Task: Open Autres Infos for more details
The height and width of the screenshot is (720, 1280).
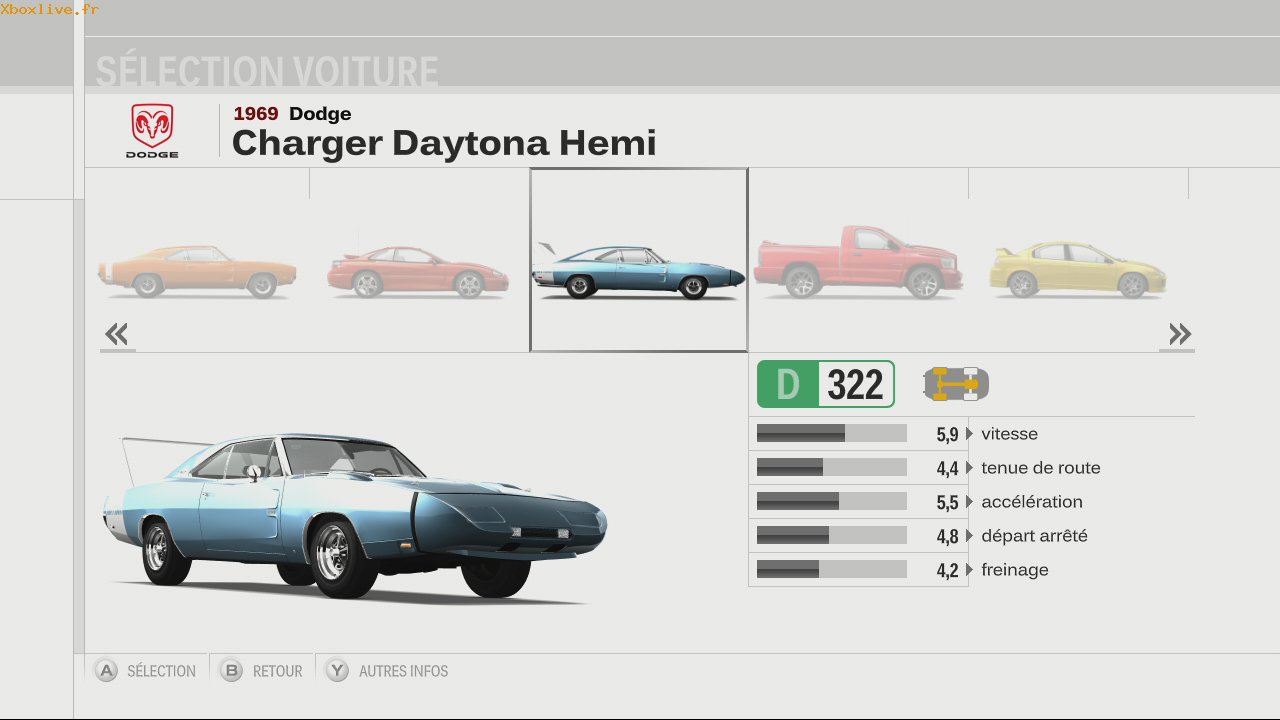Action: click(x=388, y=671)
